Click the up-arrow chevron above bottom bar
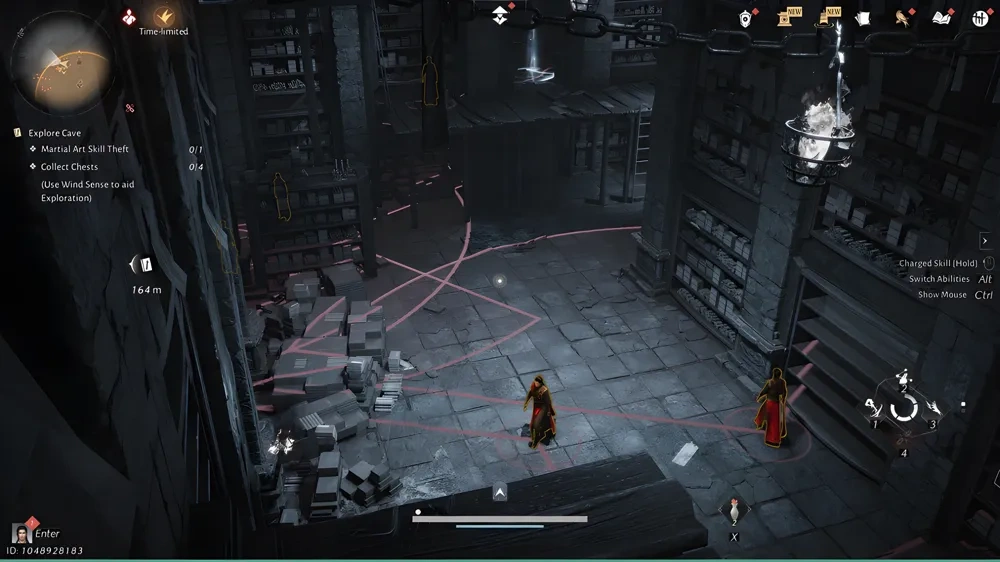 point(500,492)
